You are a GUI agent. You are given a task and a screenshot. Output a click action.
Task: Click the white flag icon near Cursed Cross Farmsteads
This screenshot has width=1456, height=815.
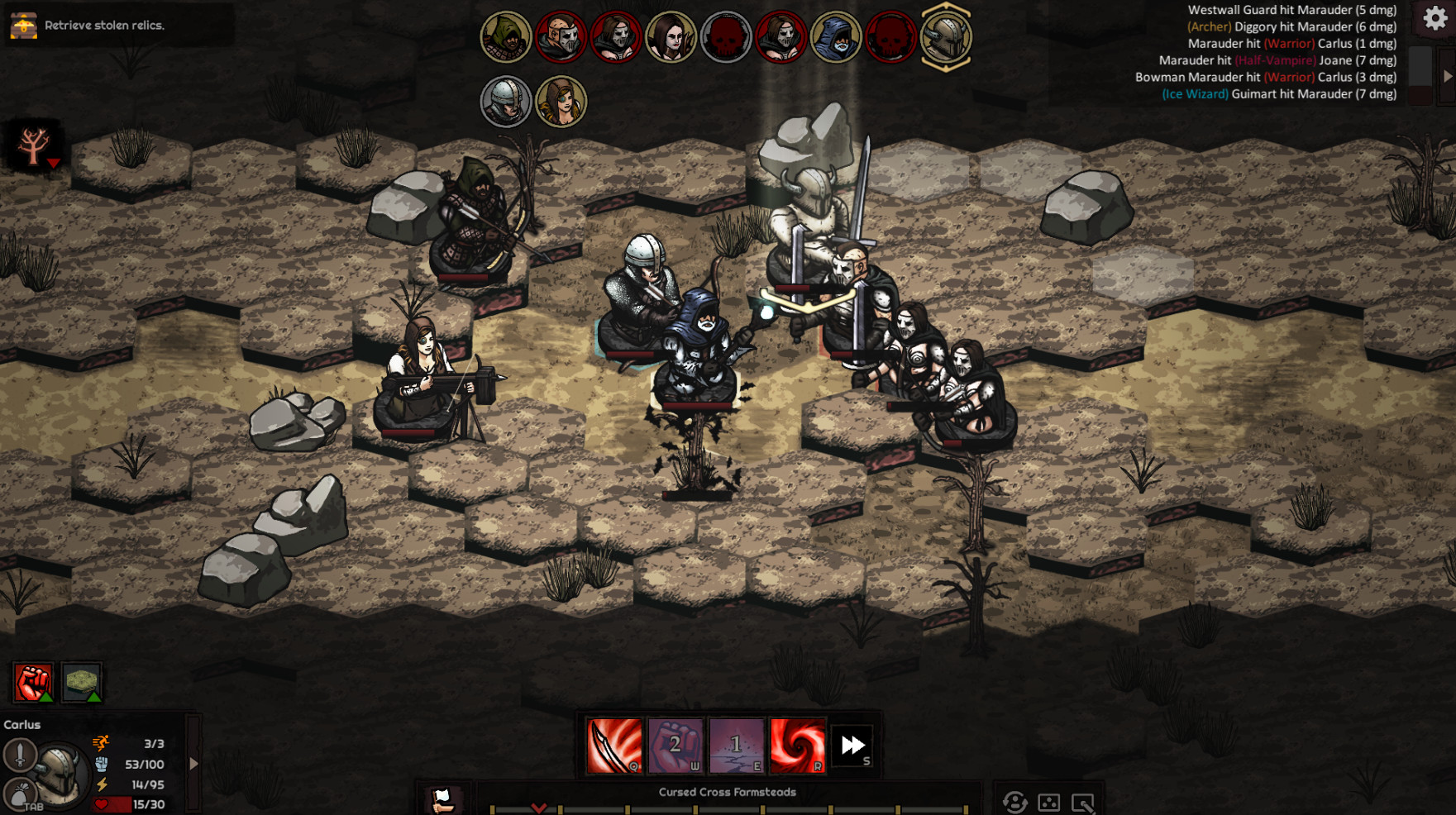pos(442,798)
